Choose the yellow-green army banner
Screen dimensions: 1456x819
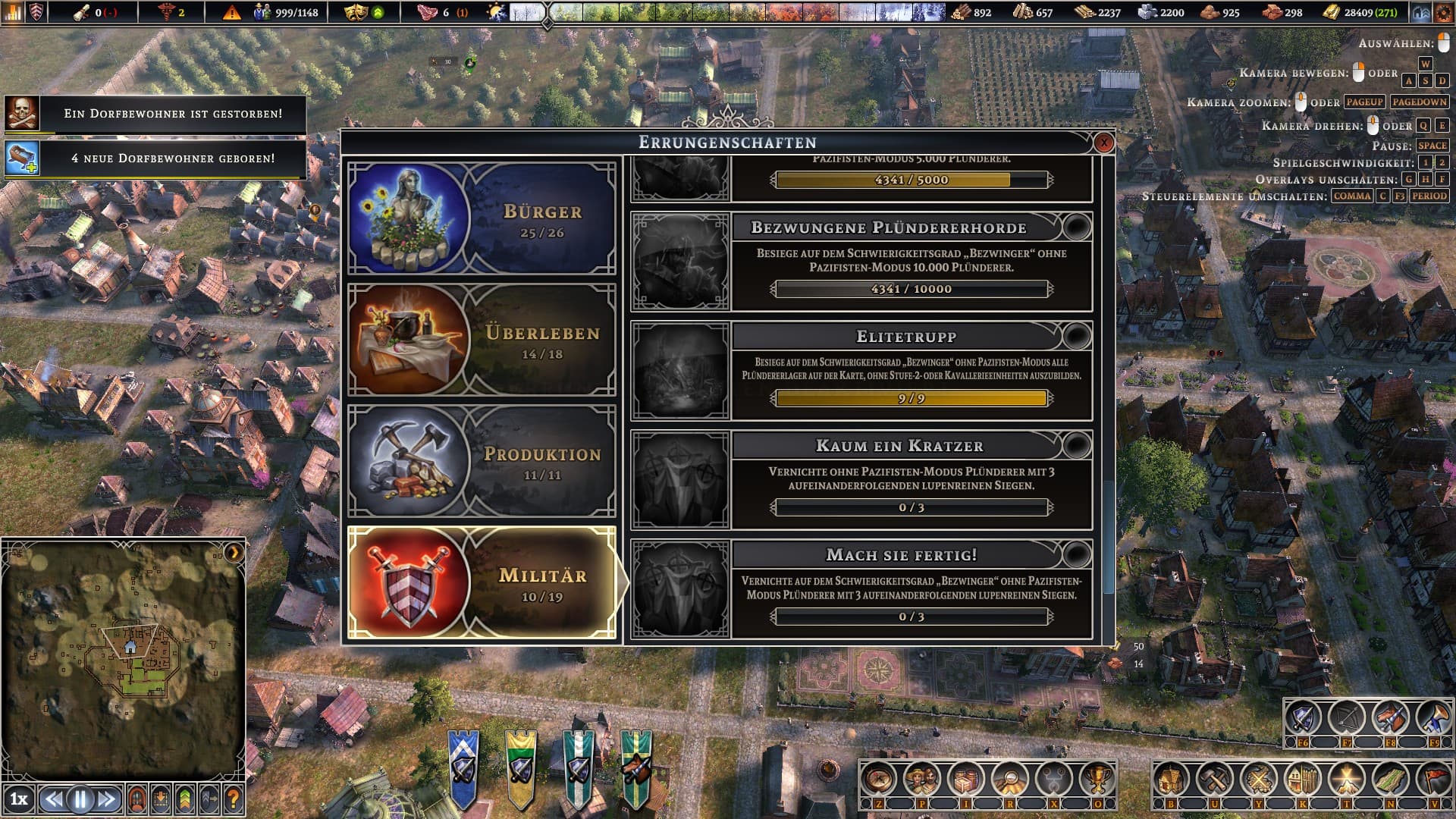(520, 766)
